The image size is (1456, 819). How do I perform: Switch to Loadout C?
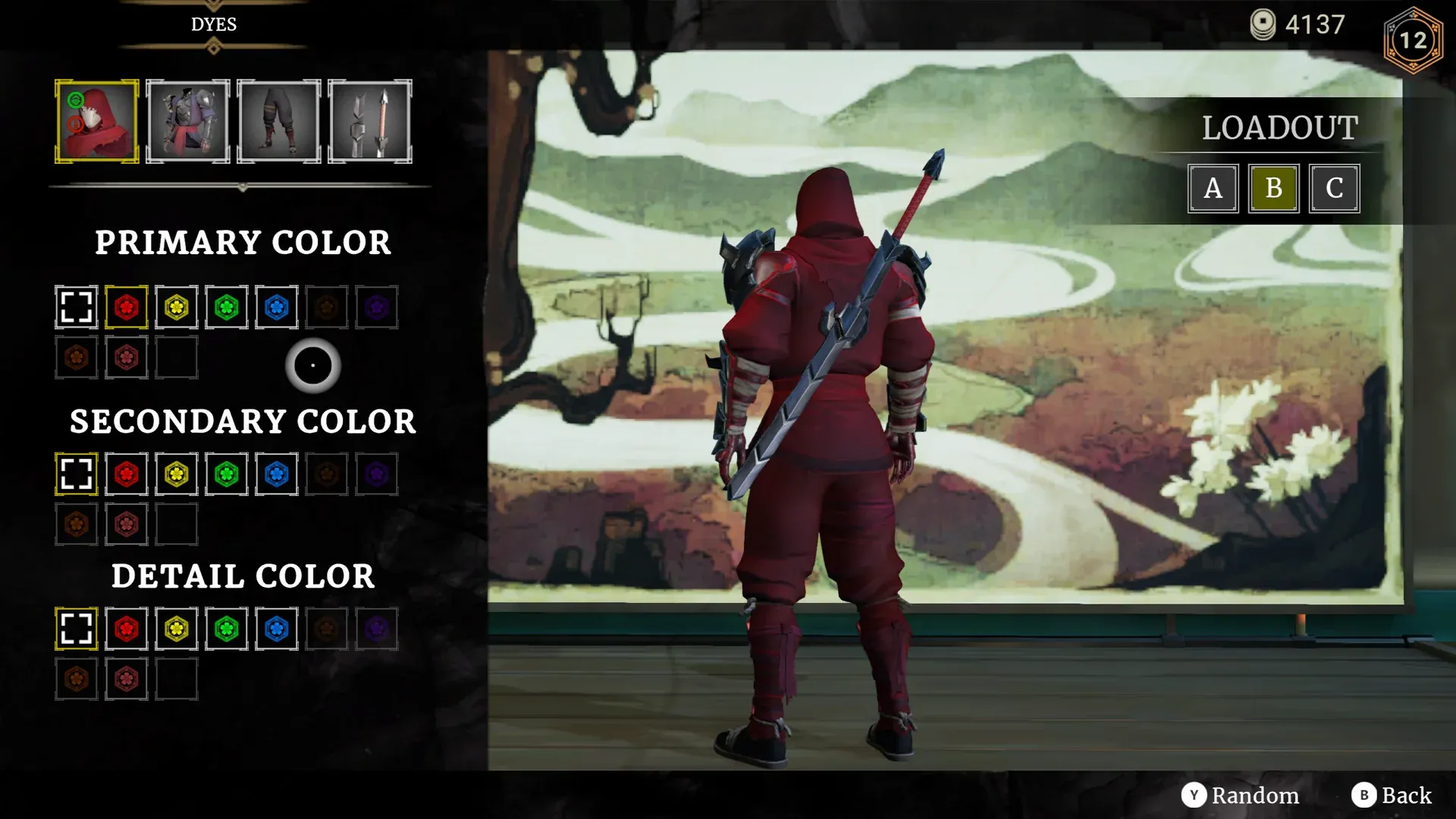[1334, 189]
